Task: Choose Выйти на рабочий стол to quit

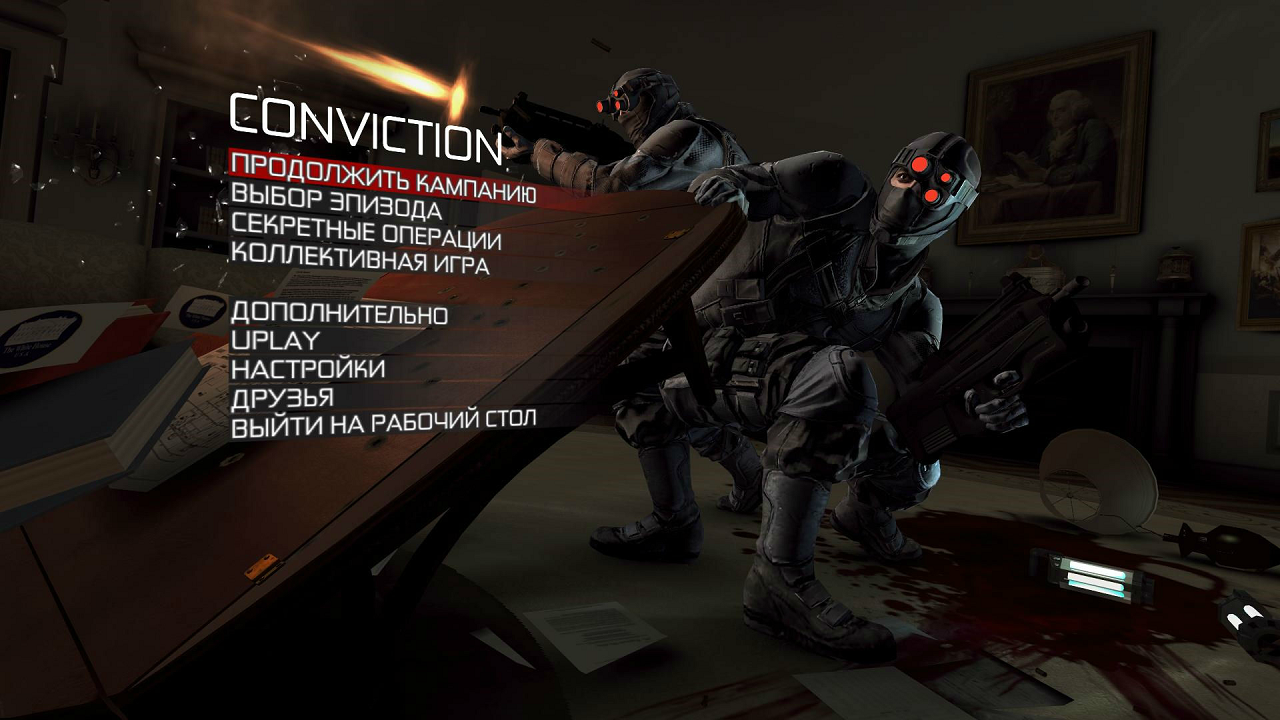Action: 384,424
